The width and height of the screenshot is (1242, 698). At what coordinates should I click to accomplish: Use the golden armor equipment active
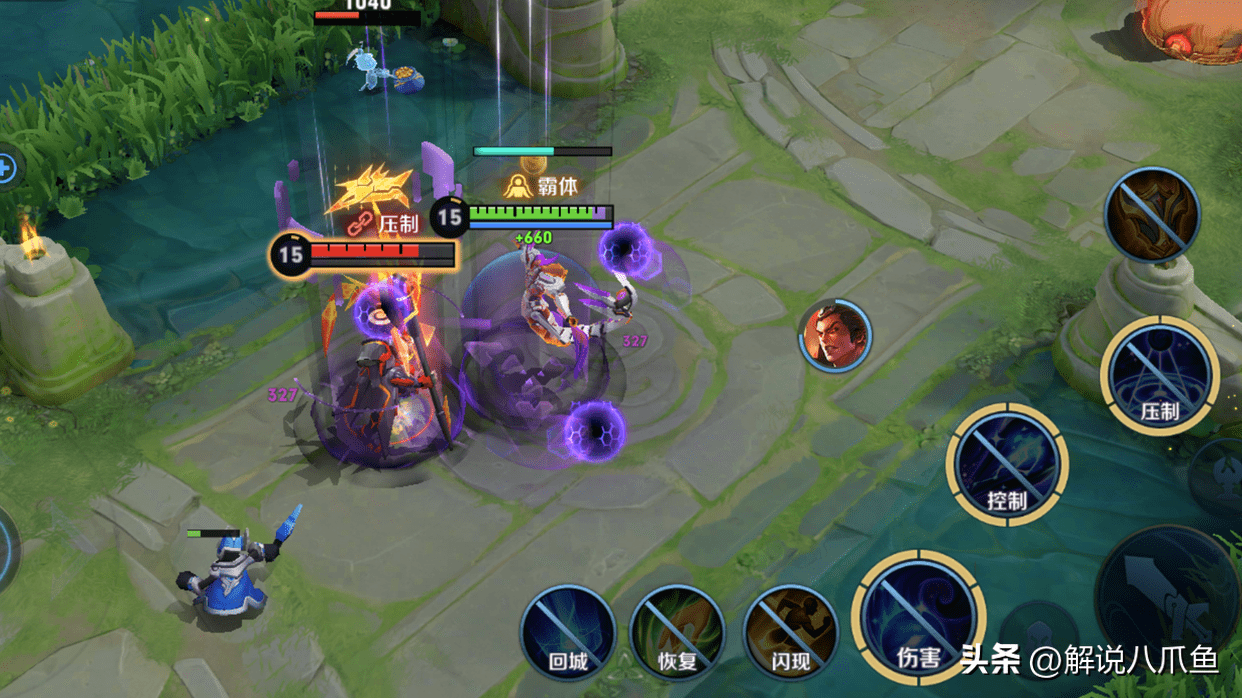[x=1152, y=214]
